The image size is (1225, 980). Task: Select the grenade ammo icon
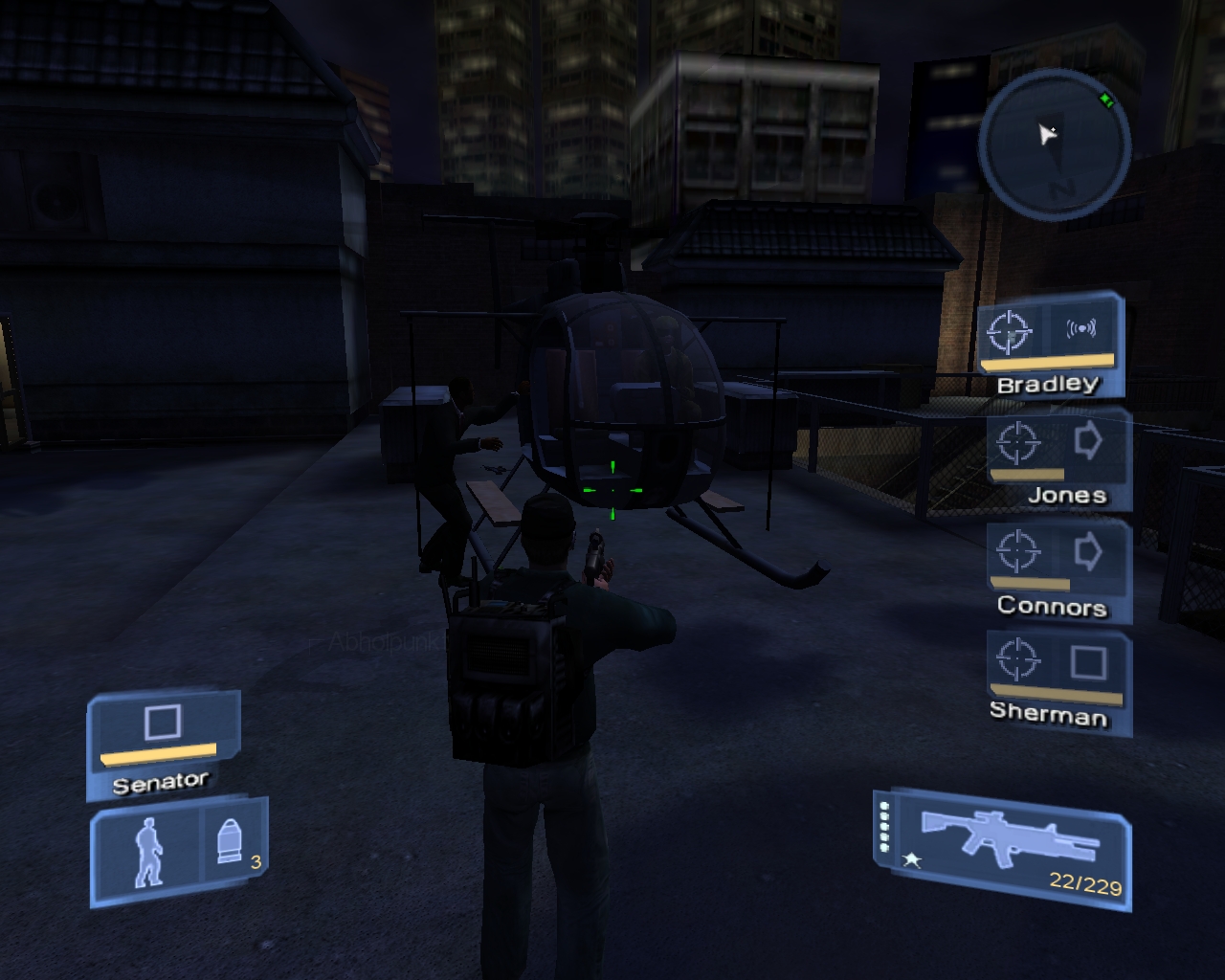click(x=230, y=842)
